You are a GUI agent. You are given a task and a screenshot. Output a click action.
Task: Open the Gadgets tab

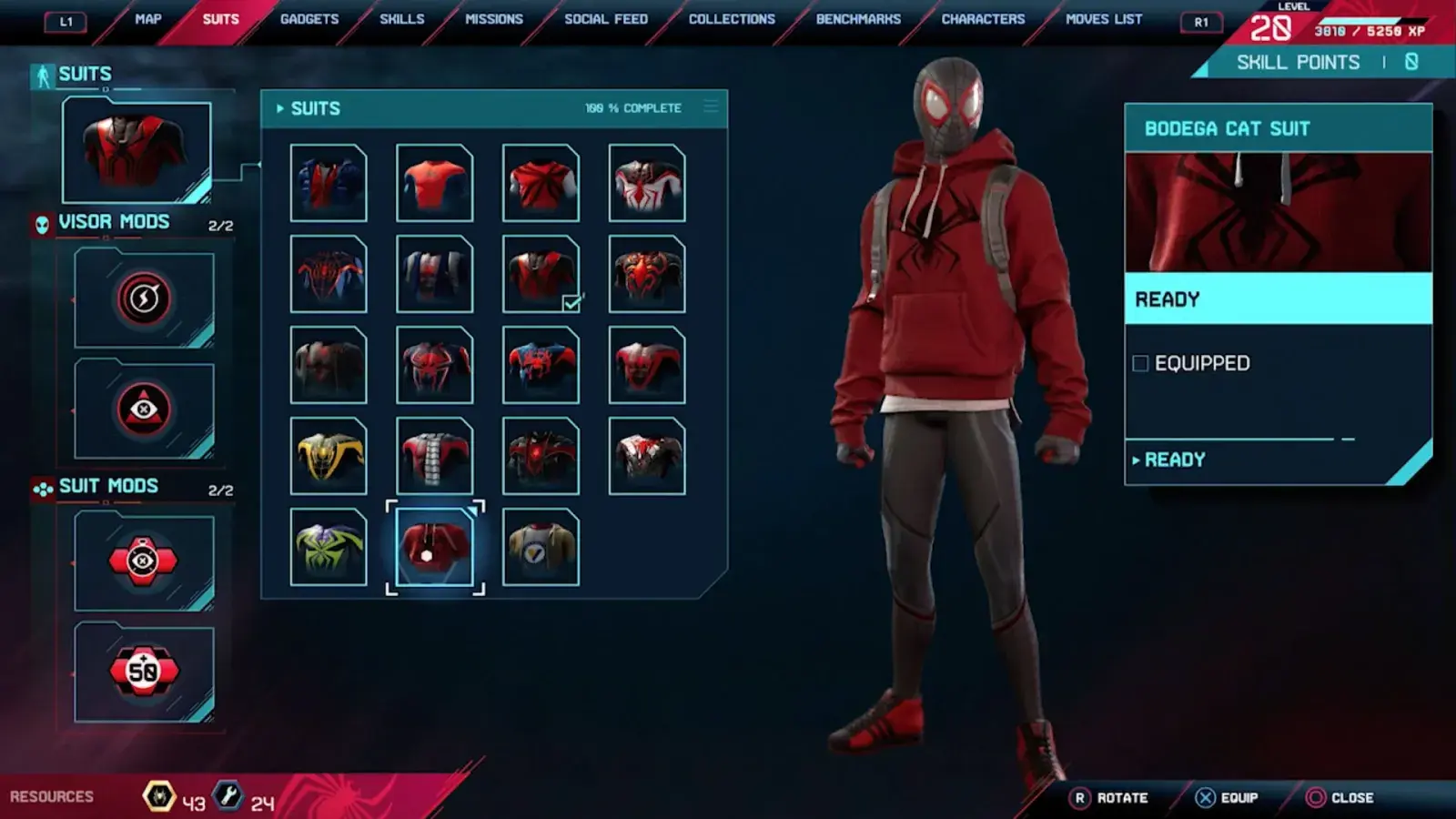309,19
